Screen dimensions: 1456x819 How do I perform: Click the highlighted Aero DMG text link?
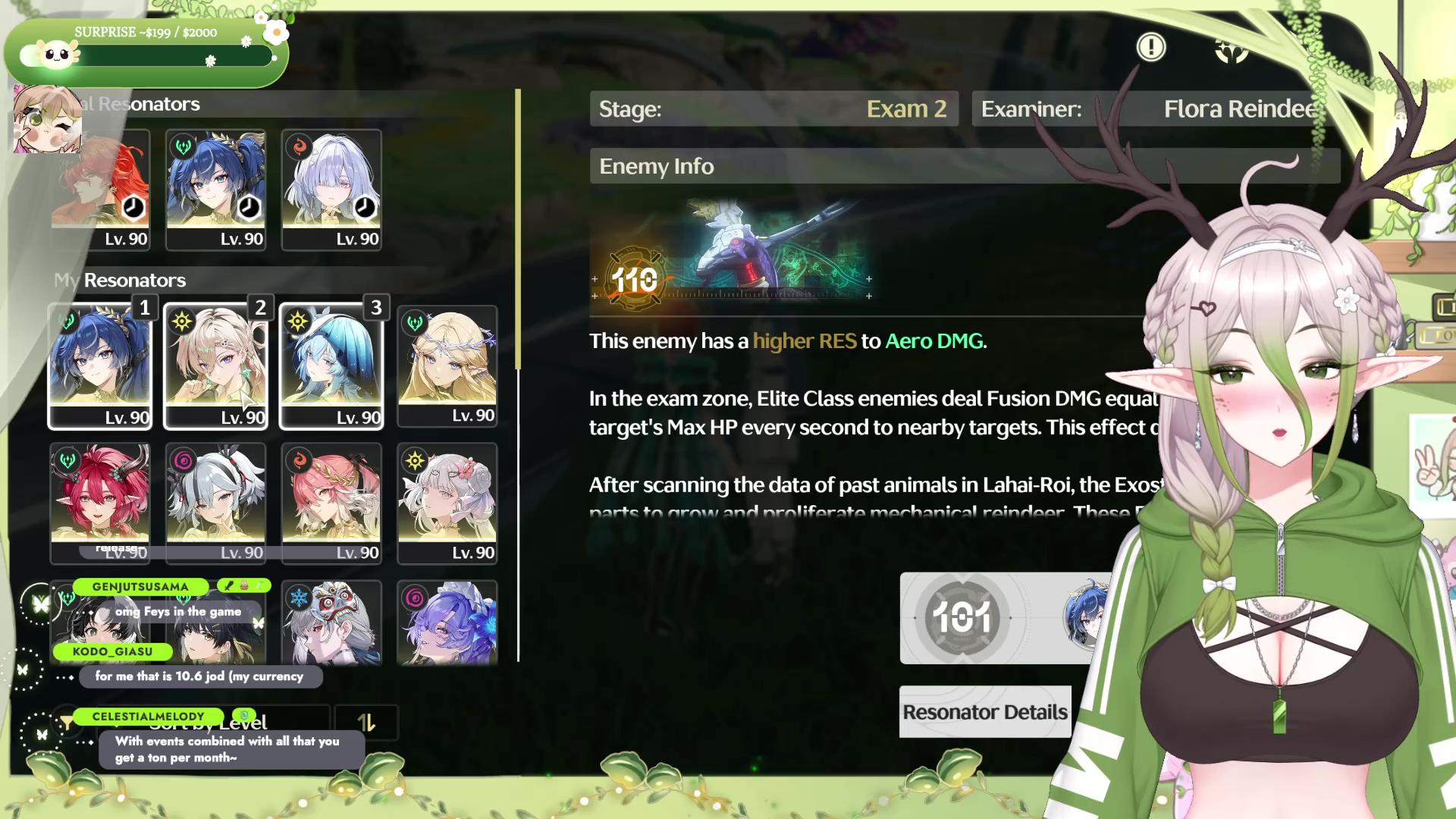[932, 341]
